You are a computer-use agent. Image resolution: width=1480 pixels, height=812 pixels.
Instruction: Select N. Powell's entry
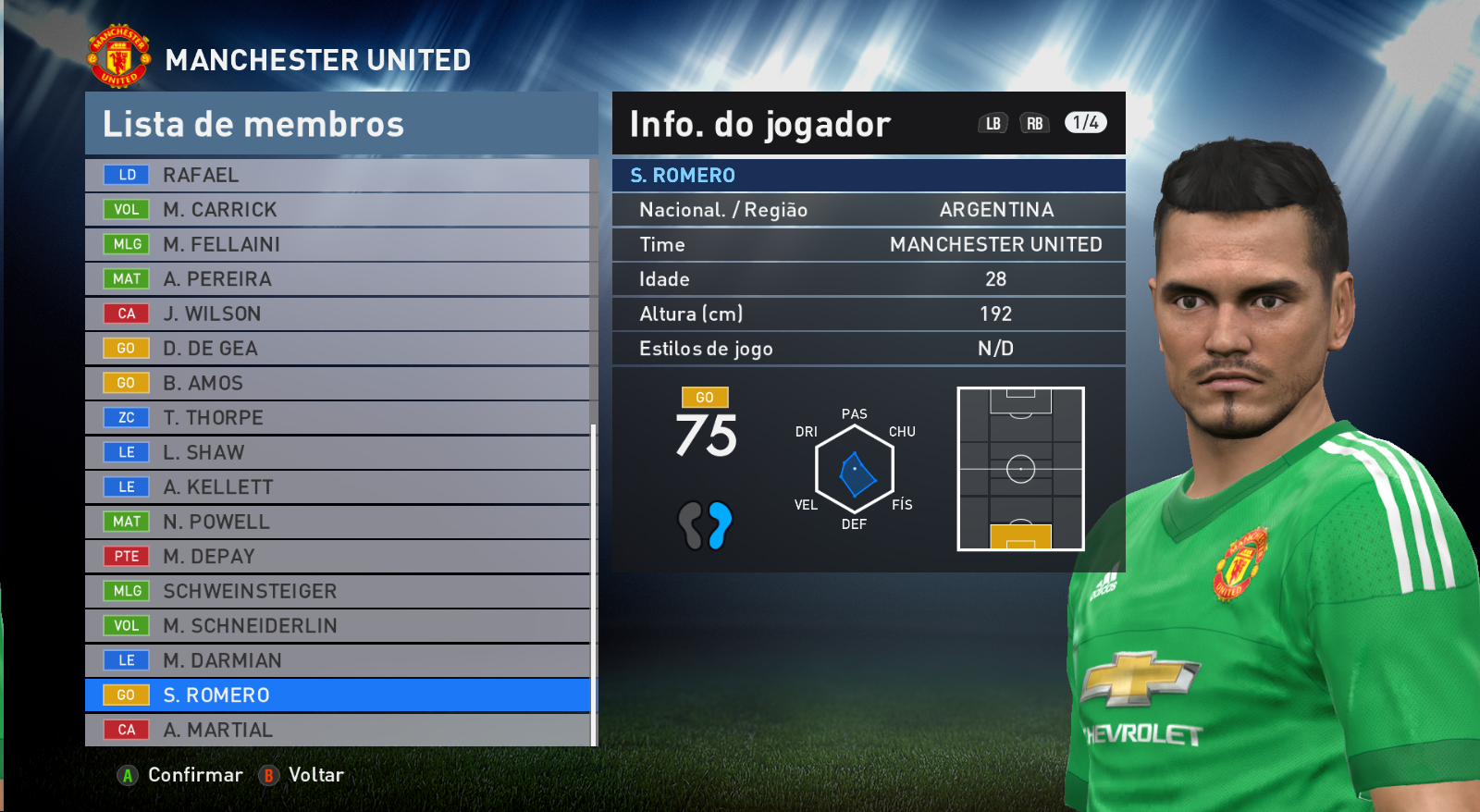[x=338, y=522]
